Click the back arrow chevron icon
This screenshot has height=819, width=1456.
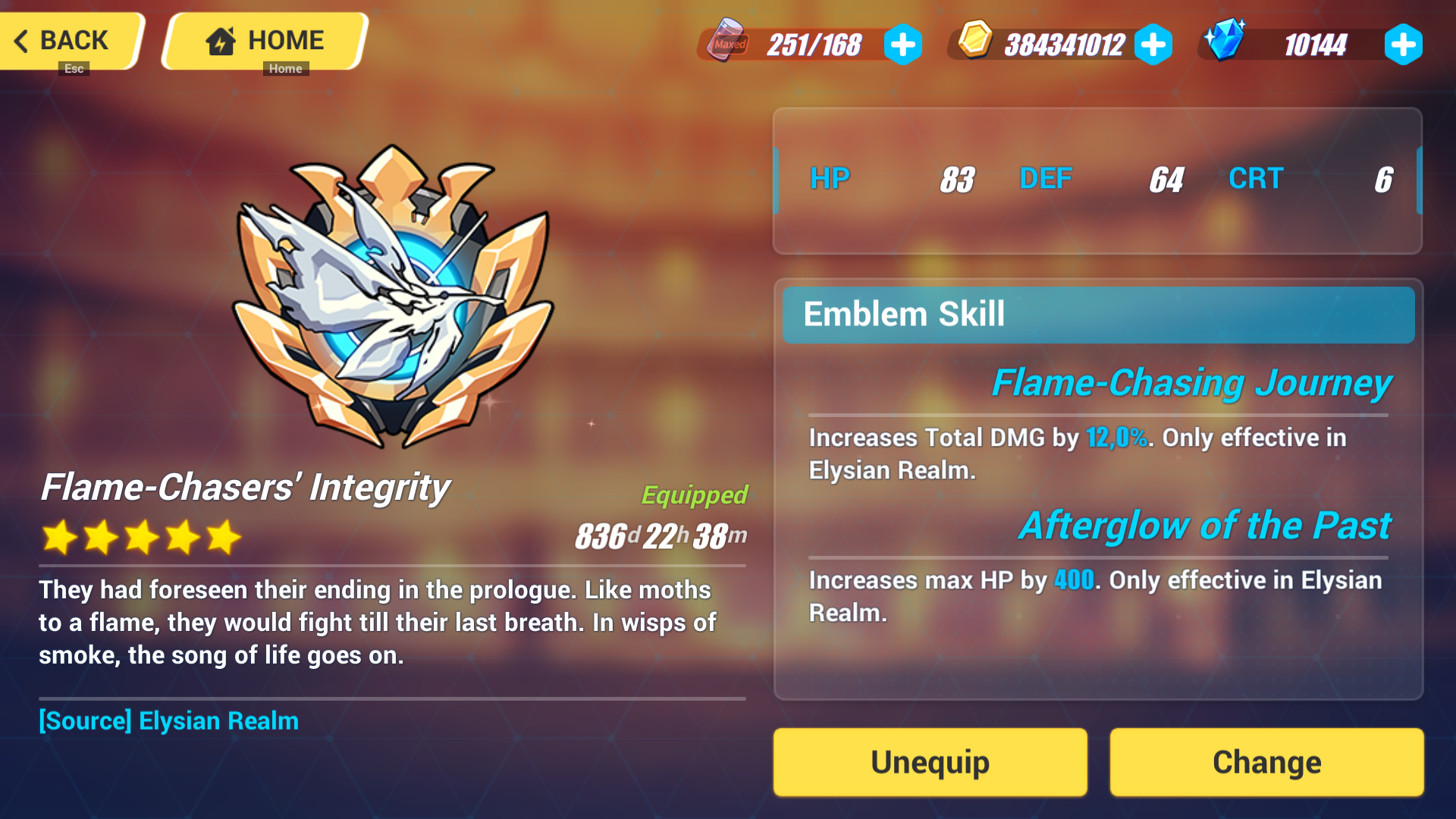pos(23,41)
